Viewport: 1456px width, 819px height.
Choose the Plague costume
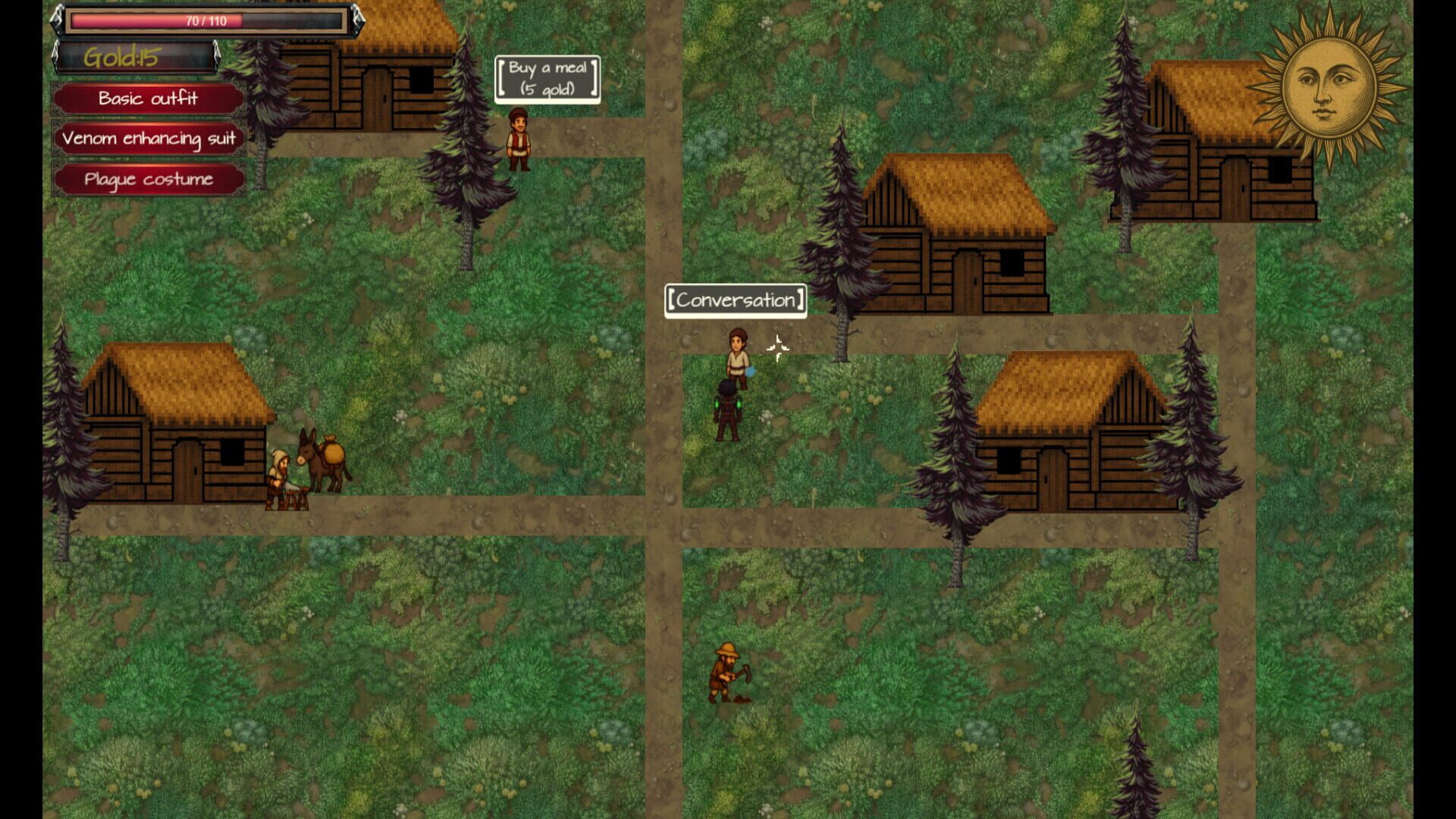click(148, 180)
